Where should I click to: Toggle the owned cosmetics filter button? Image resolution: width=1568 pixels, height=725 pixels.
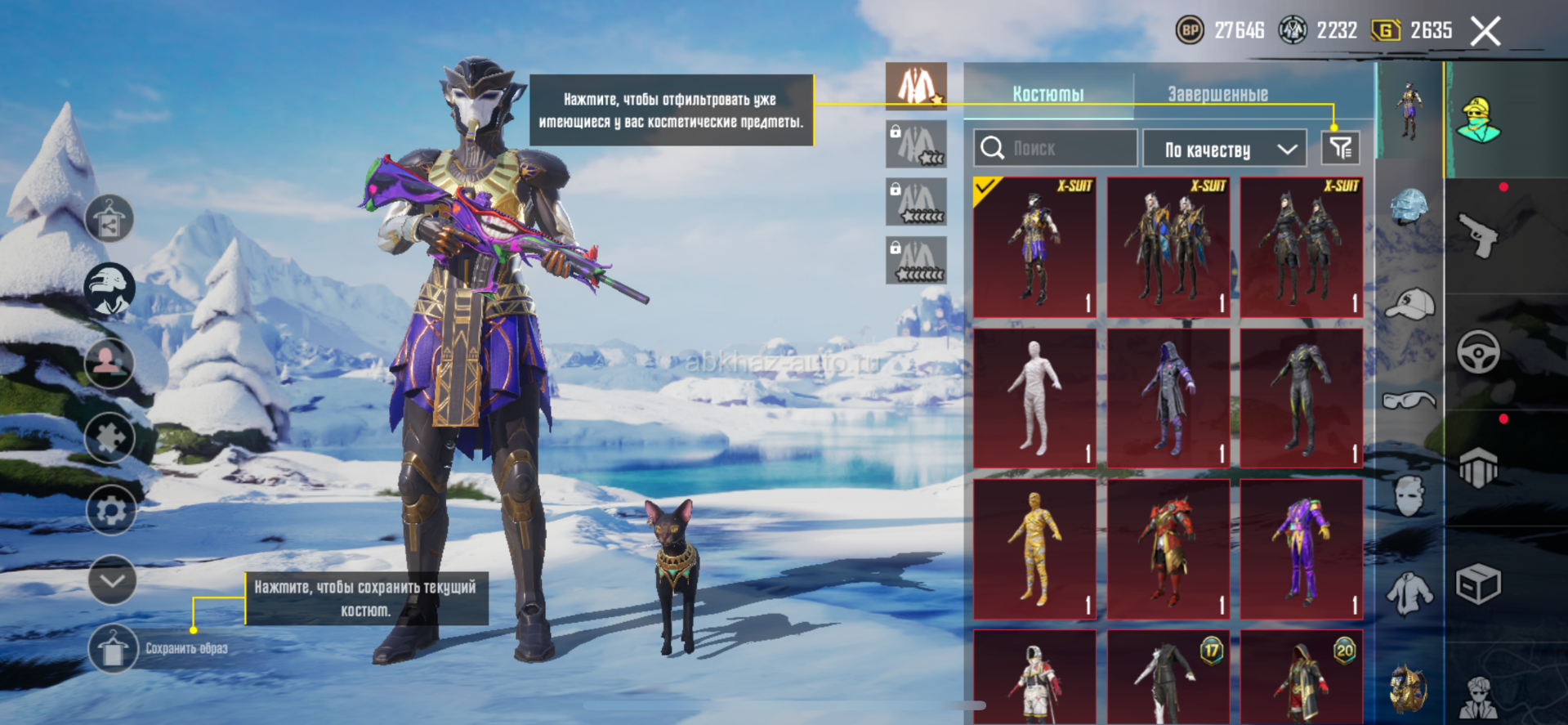pyautogui.click(x=1340, y=148)
